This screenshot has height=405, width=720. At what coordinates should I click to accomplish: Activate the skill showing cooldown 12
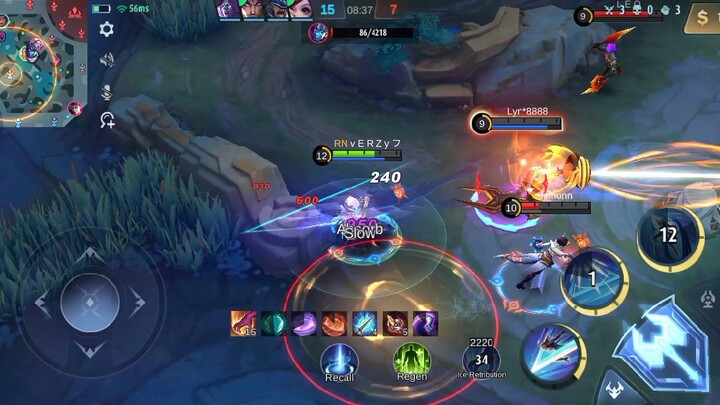pyautogui.click(x=668, y=237)
